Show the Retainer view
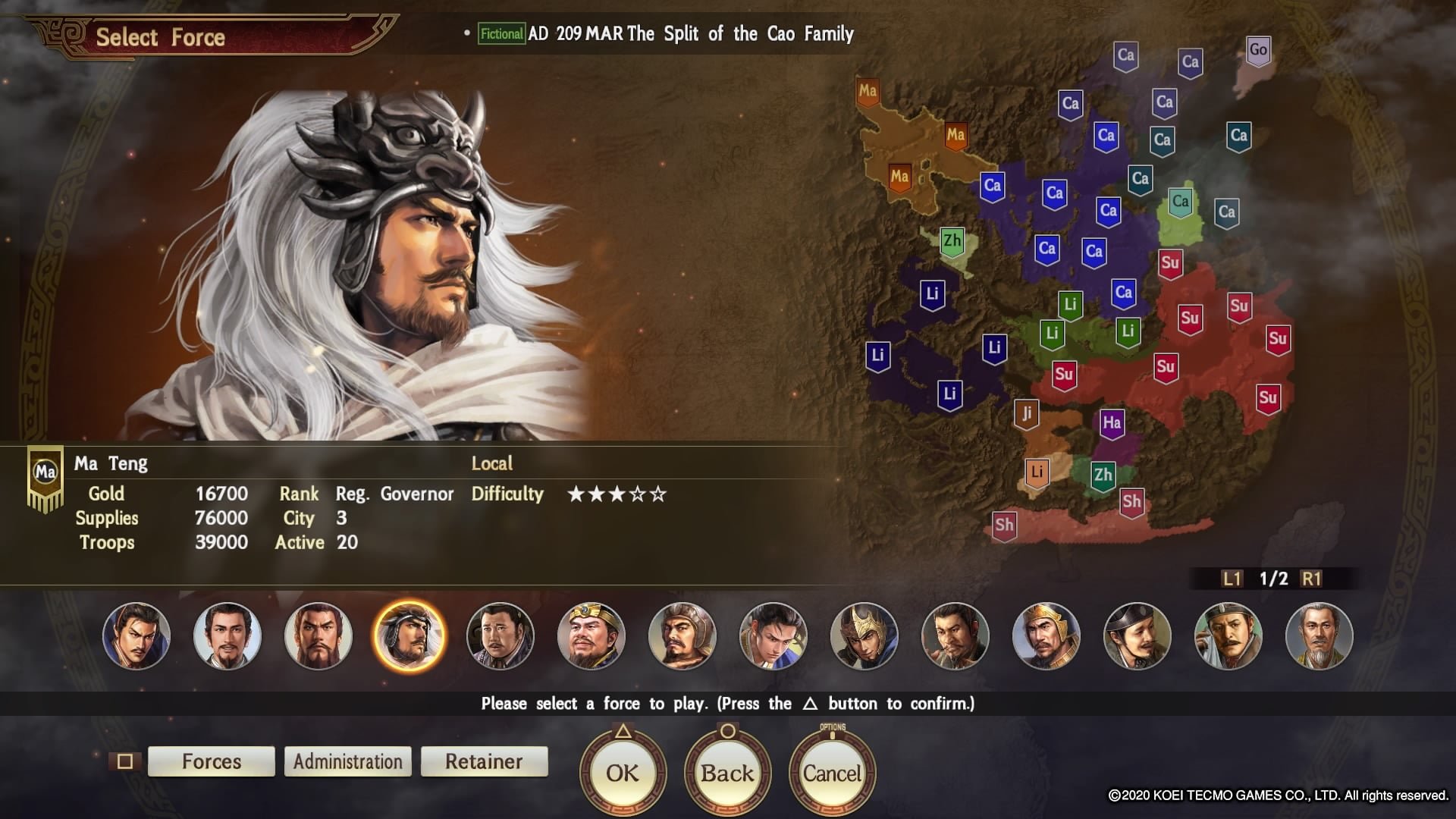This screenshot has height=819, width=1456. (484, 761)
